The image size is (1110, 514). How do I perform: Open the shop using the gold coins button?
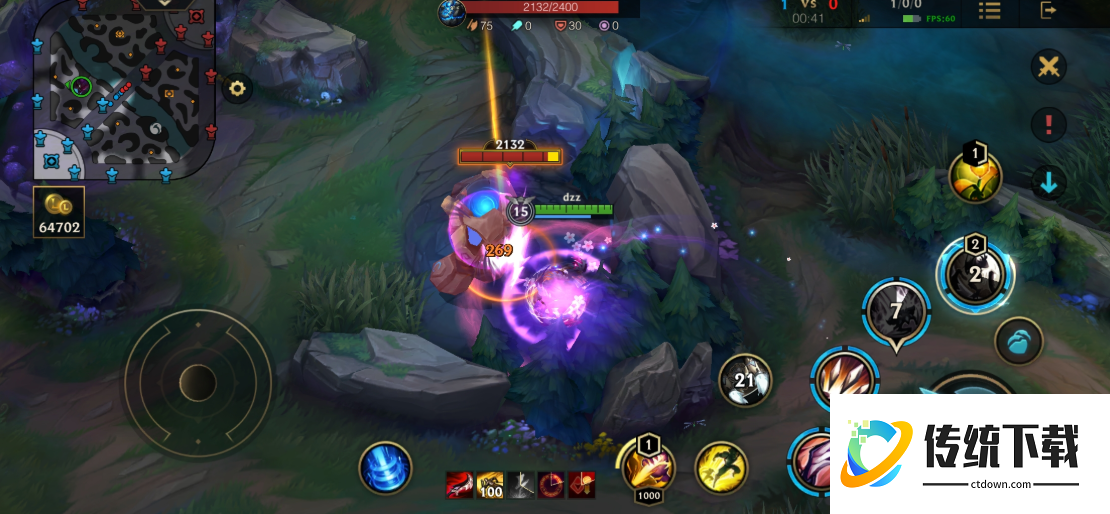(58, 212)
